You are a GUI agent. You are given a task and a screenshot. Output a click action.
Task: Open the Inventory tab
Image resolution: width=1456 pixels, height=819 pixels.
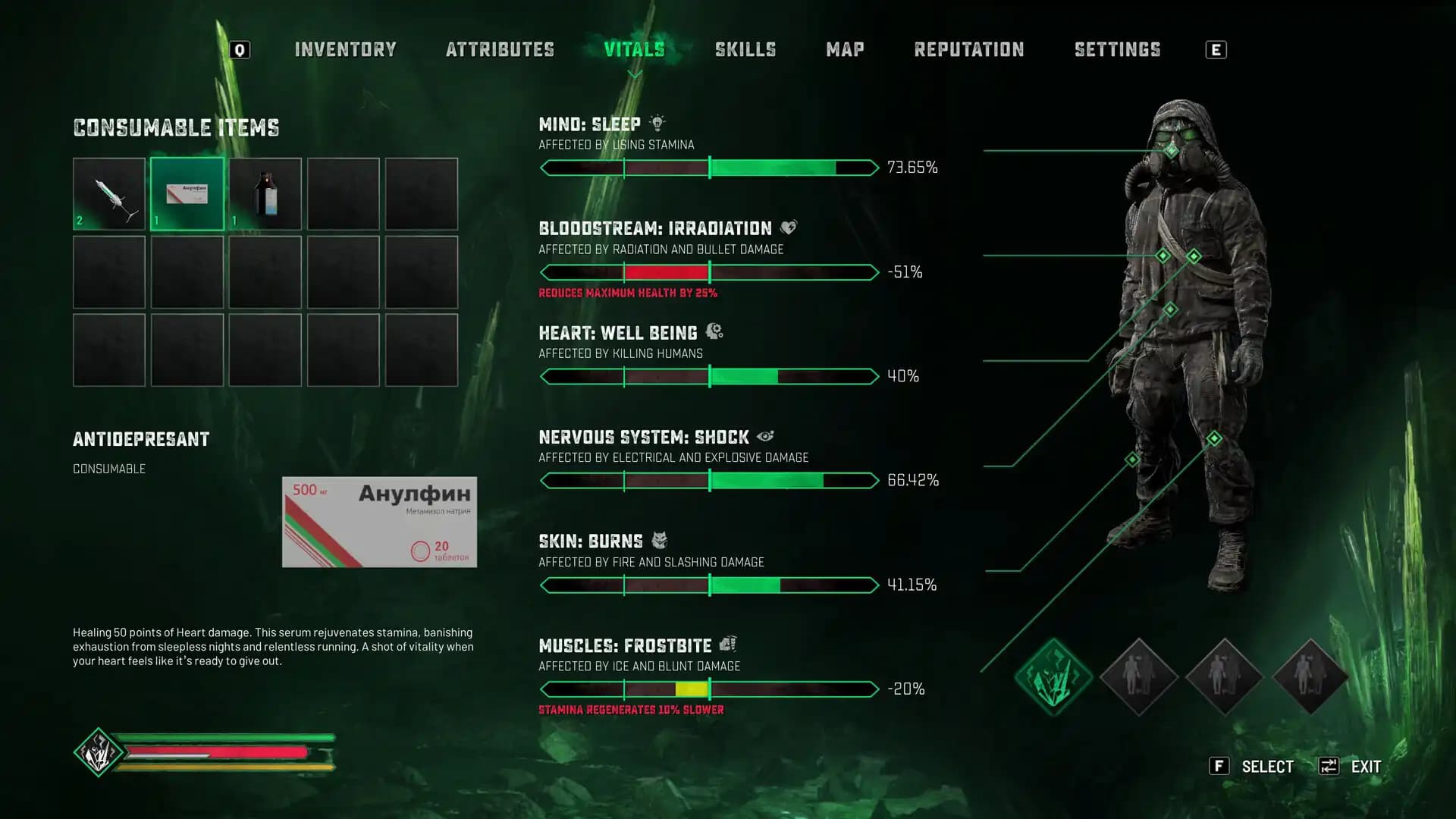pyautogui.click(x=346, y=49)
